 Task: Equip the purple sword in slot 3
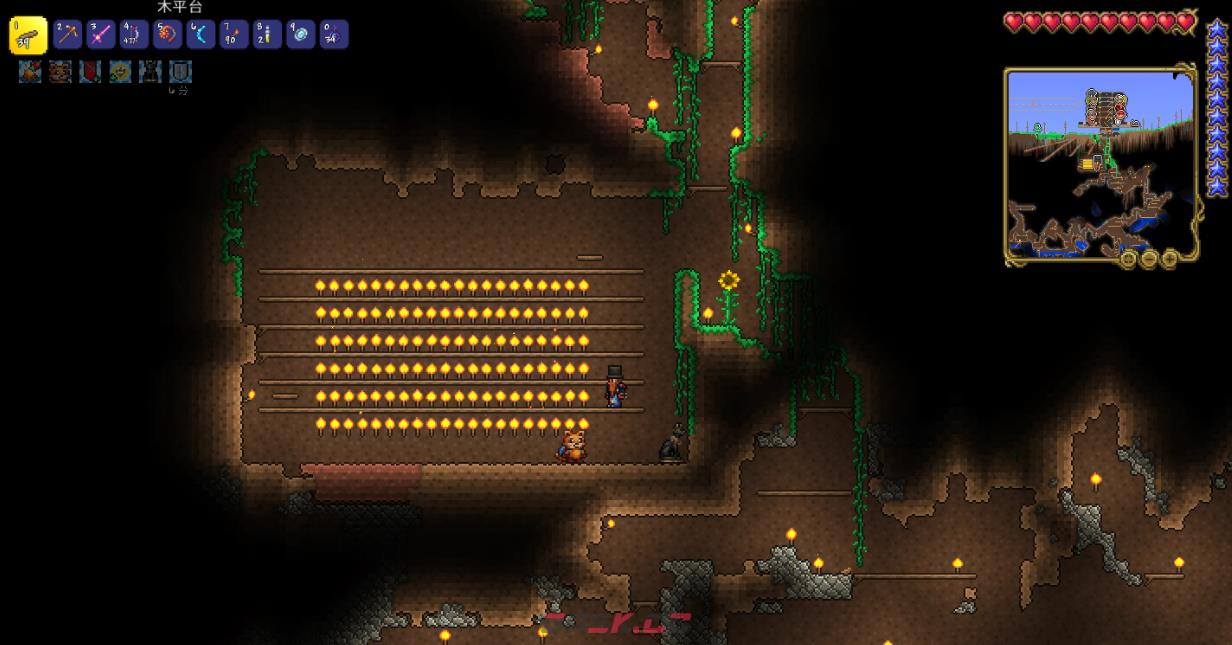tap(101, 35)
